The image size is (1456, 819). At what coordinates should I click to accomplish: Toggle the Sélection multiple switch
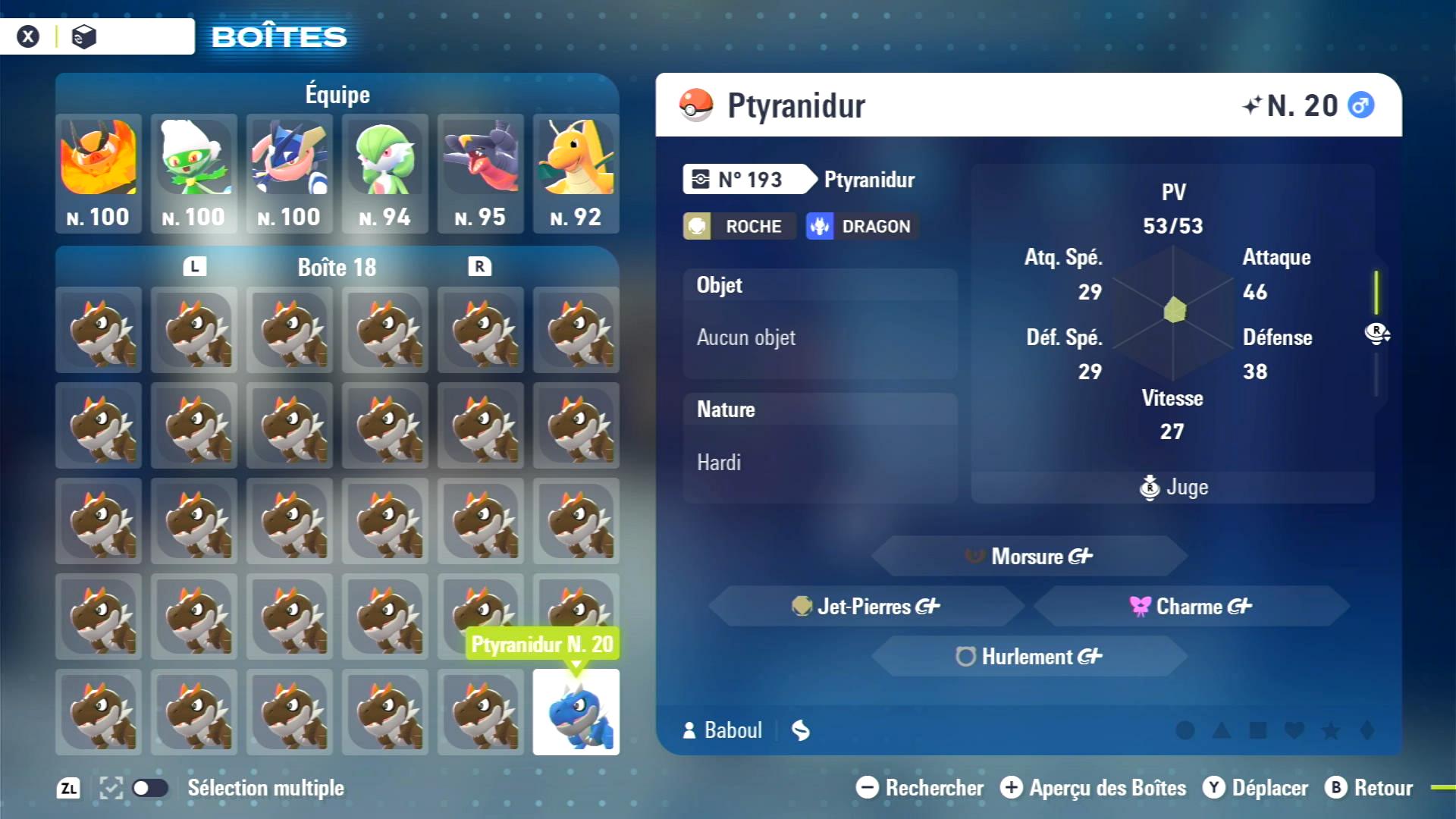coord(150,788)
